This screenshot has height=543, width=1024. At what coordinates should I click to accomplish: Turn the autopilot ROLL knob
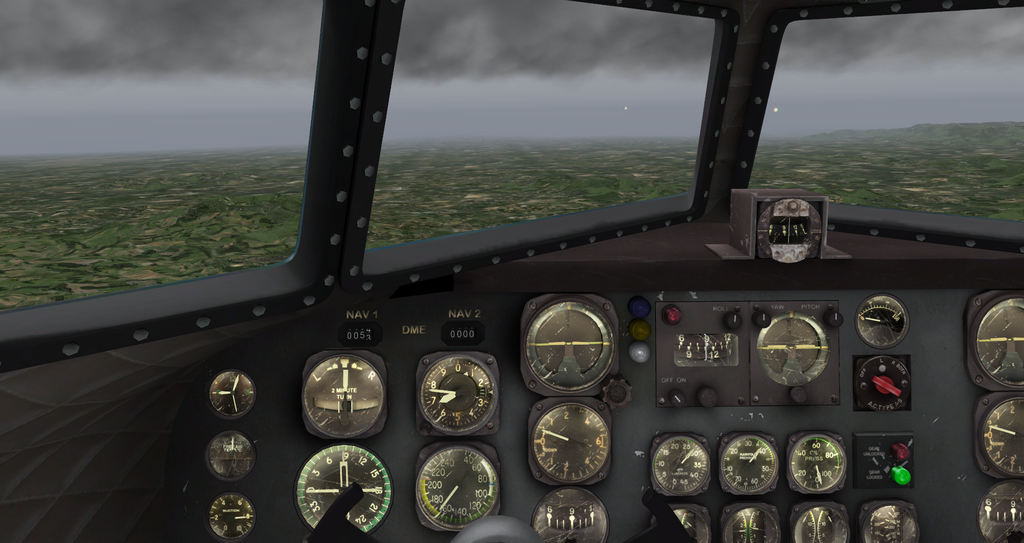tap(732, 319)
